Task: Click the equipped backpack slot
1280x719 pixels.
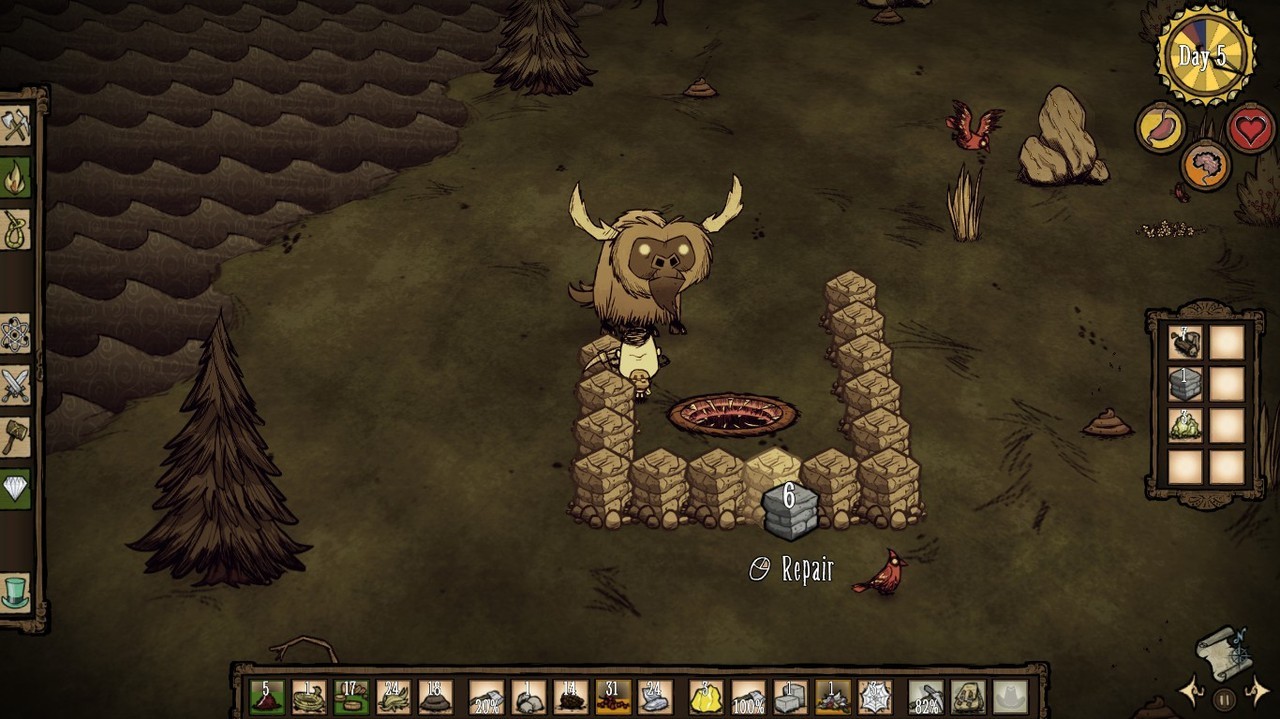Action: click(x=969, y=697)
